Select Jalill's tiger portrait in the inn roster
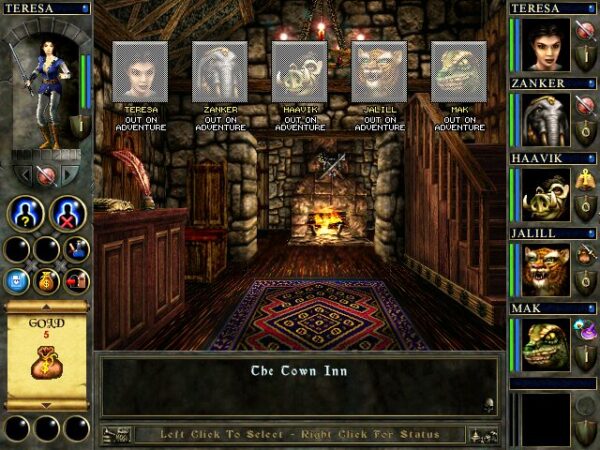Image resolution: width=600 pixels, height=450 pixels. (x=379, y=71)
